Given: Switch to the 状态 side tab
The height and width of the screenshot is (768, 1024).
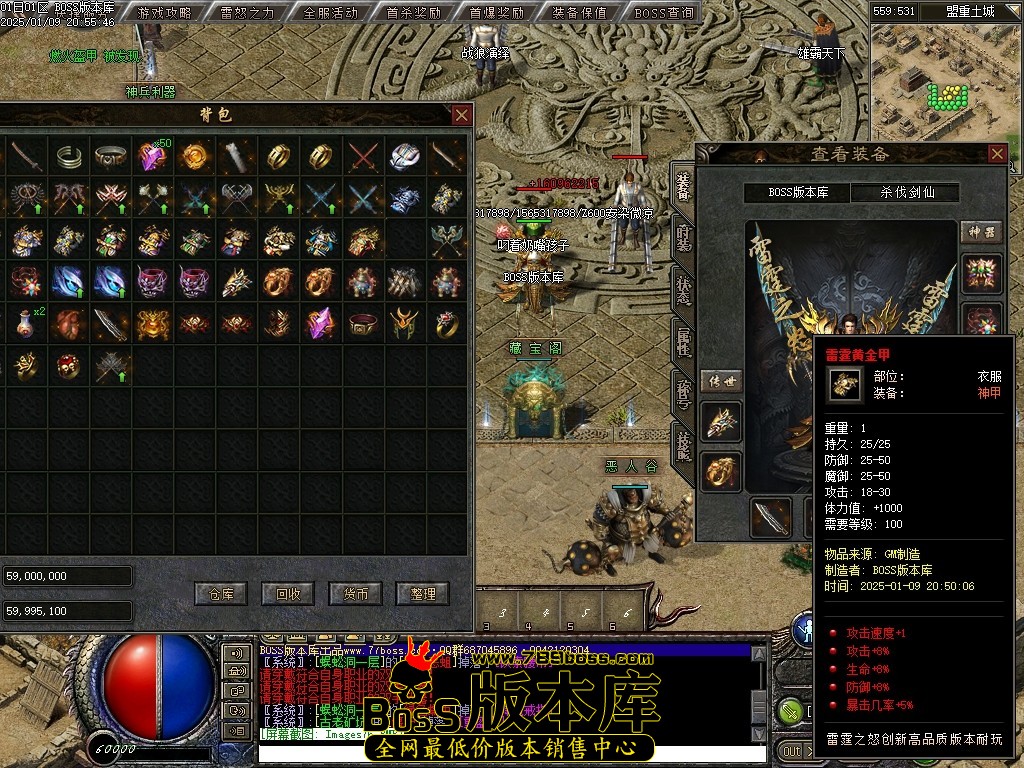Looking at the screenshot, I should (683, 292).
